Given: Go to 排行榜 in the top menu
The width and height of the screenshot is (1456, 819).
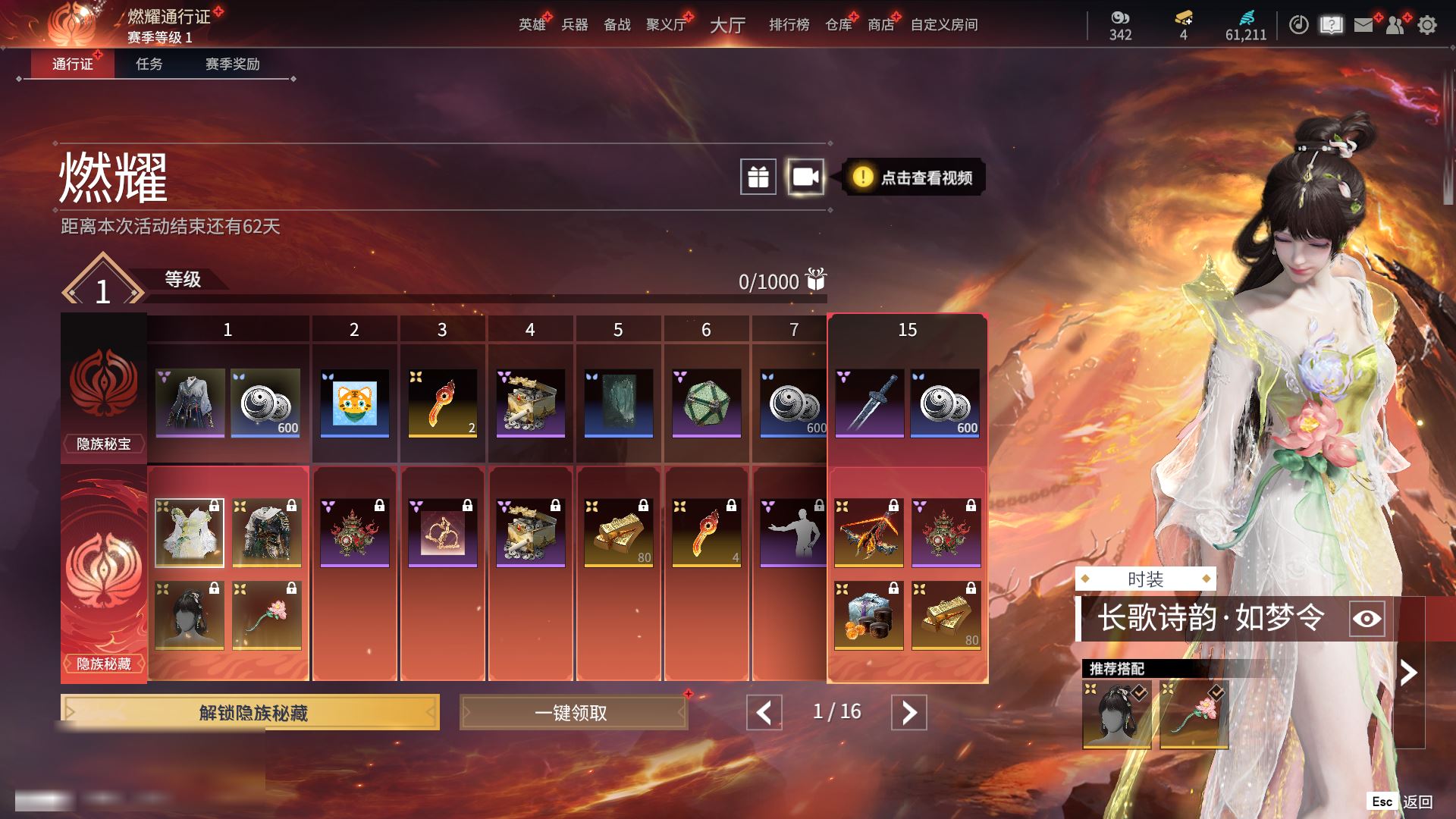Looking at the screenshot, I should coord(789,24).
